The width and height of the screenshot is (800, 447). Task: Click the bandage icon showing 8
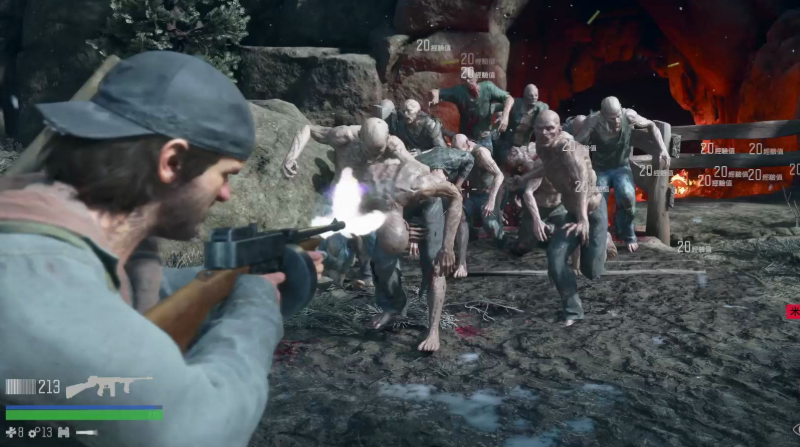[x=10, y=432]
